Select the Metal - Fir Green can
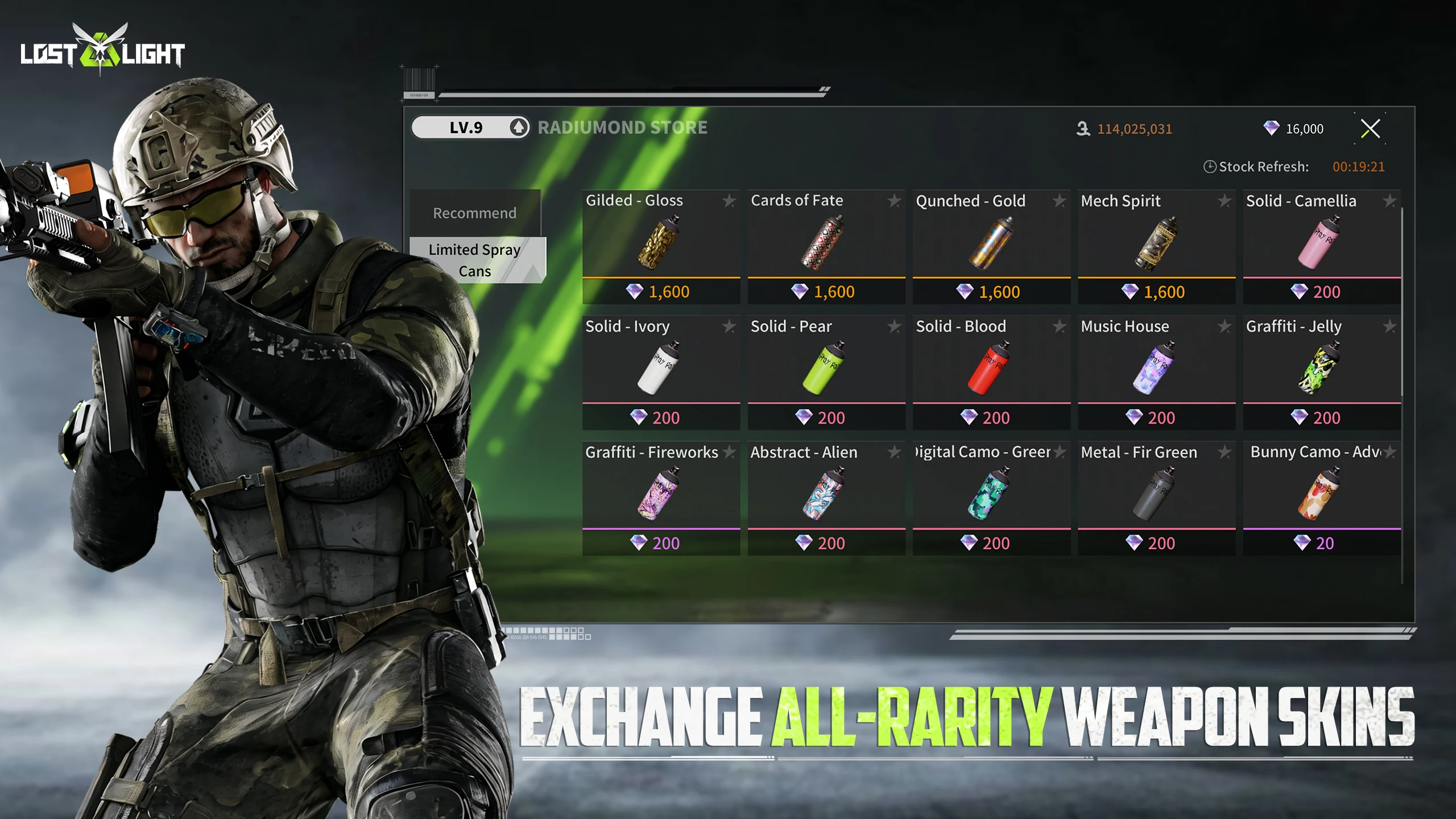Viewport: 1456px width, 819px height. click(1155, 494)
